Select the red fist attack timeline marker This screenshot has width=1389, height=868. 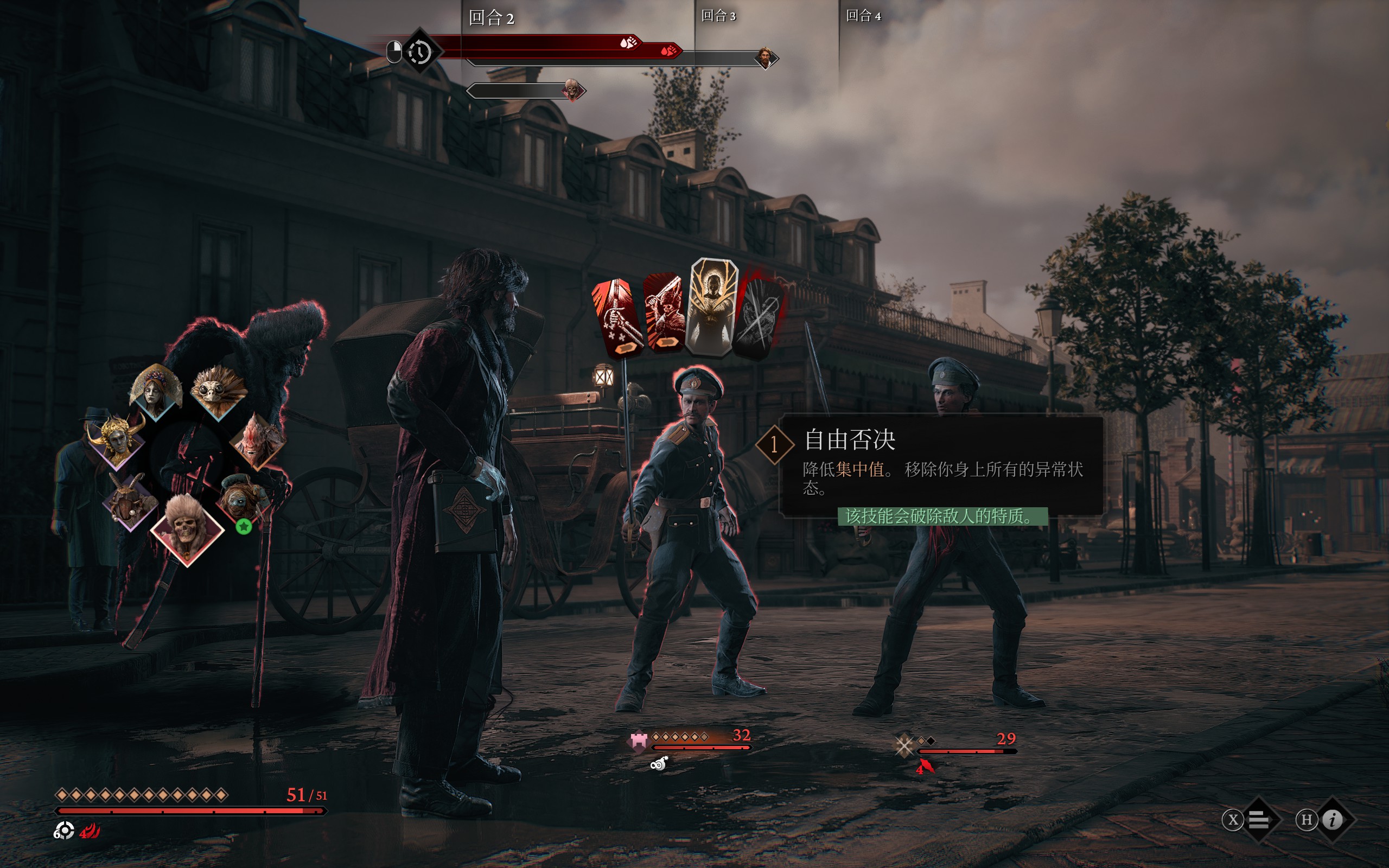[668, 51]
